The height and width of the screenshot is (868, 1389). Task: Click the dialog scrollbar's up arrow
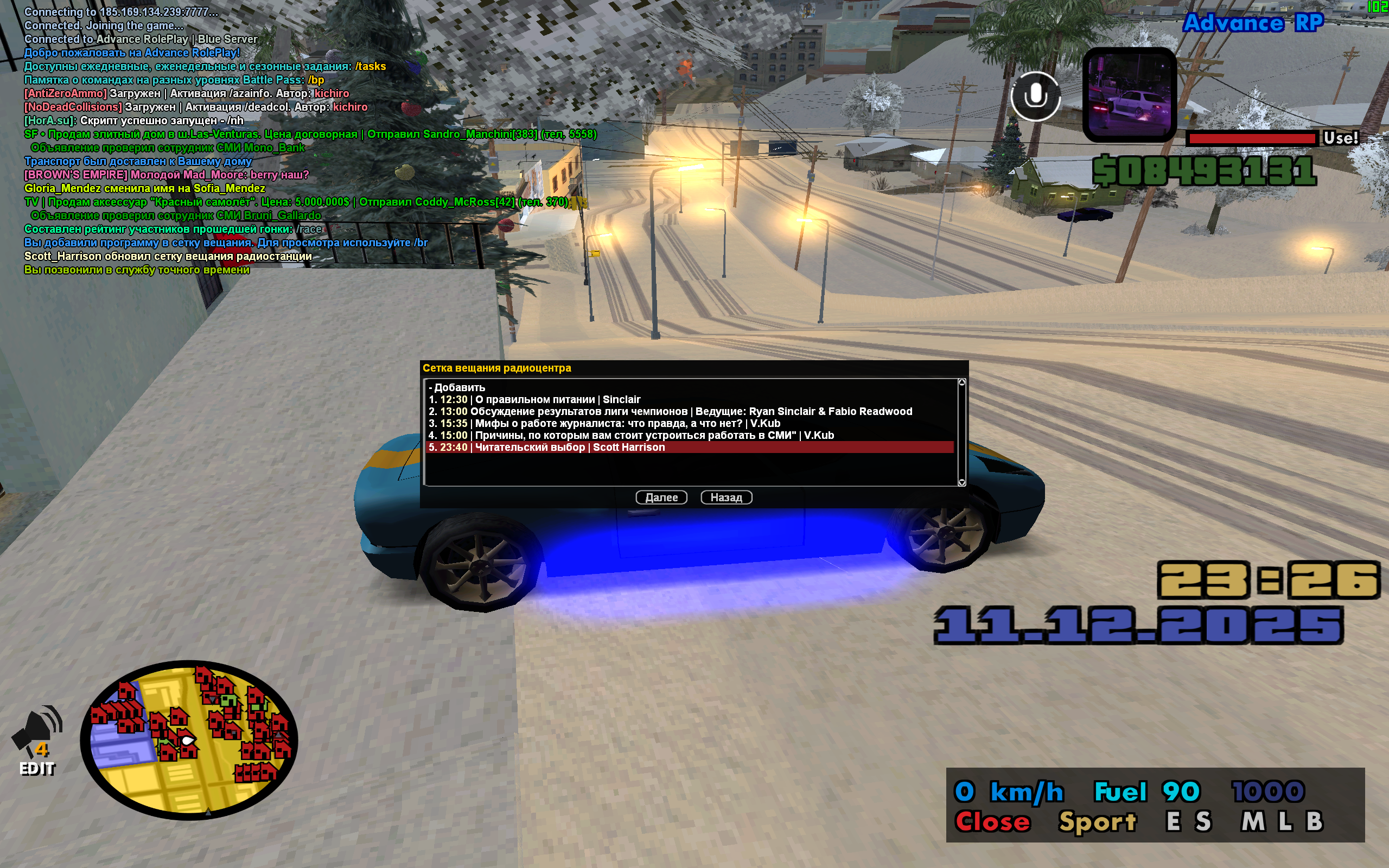click(962, 382)
